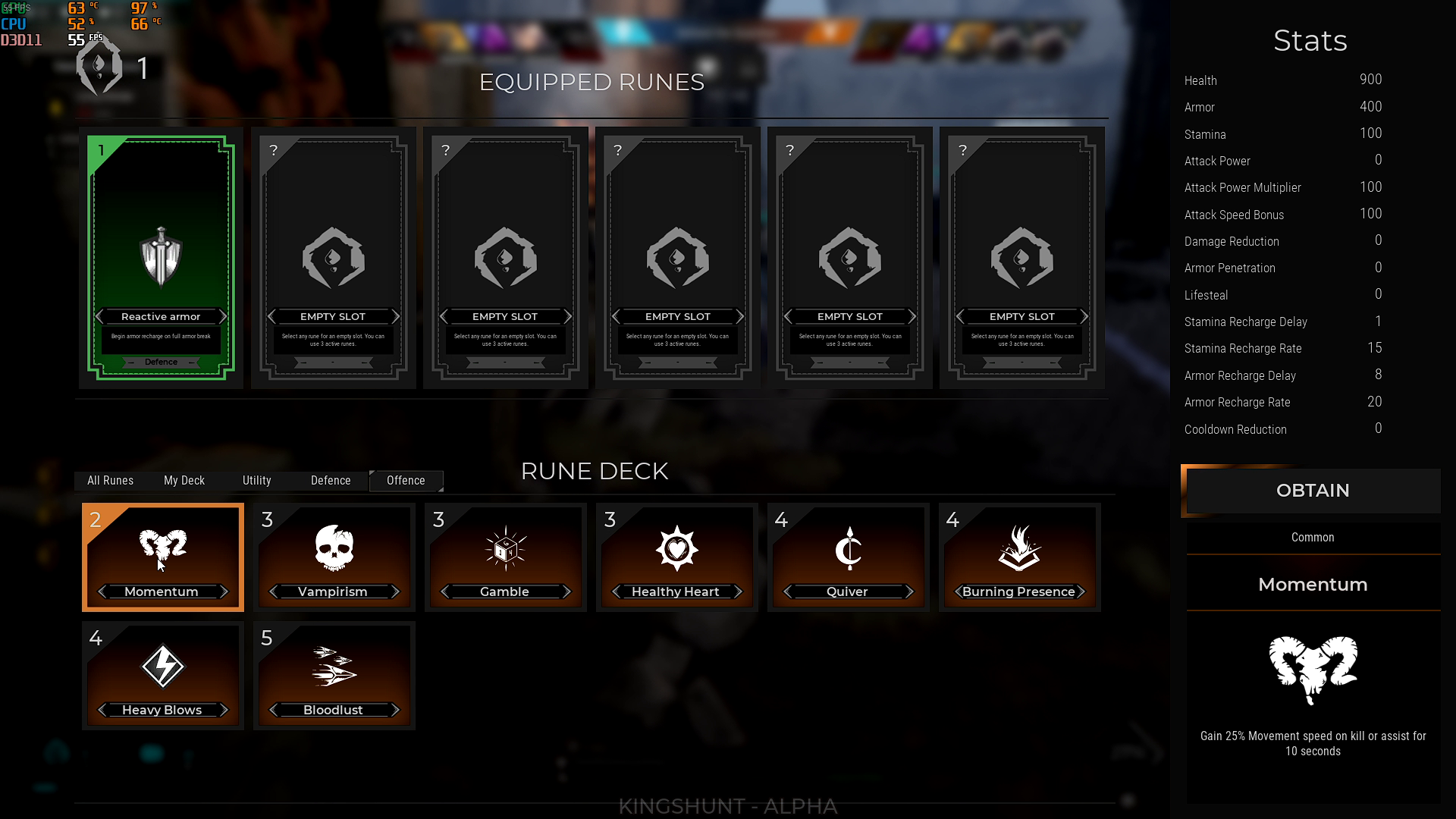Viewport: 1456px width, 819px height.
Task: Switch to the All Runes tab
Action: click(110, 481)
